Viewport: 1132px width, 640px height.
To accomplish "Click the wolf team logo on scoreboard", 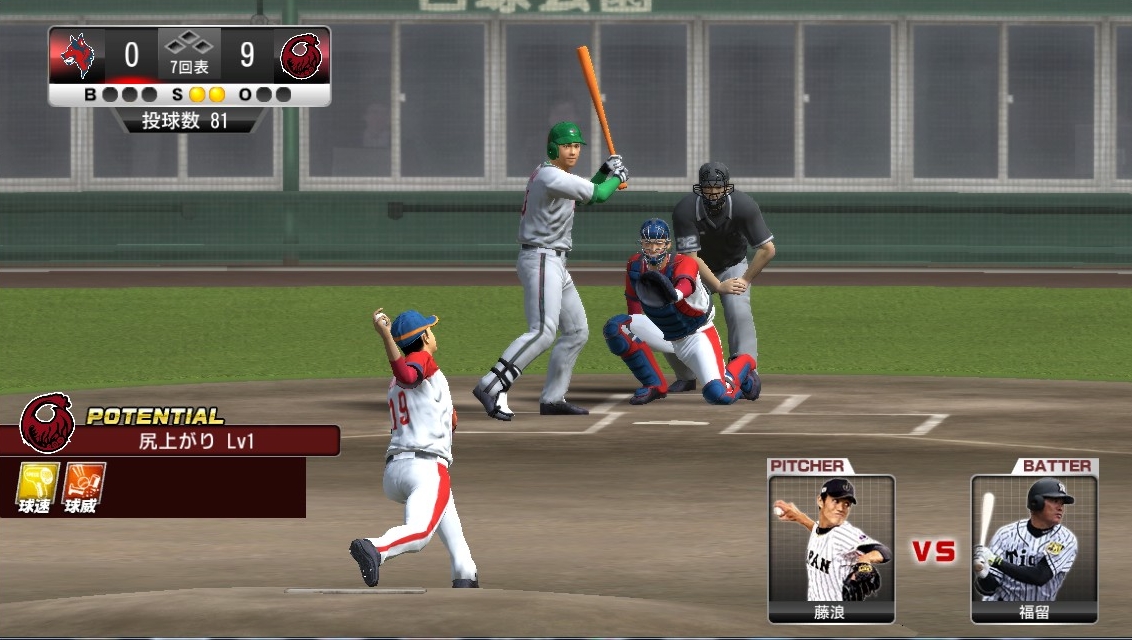I will [77, 55].
